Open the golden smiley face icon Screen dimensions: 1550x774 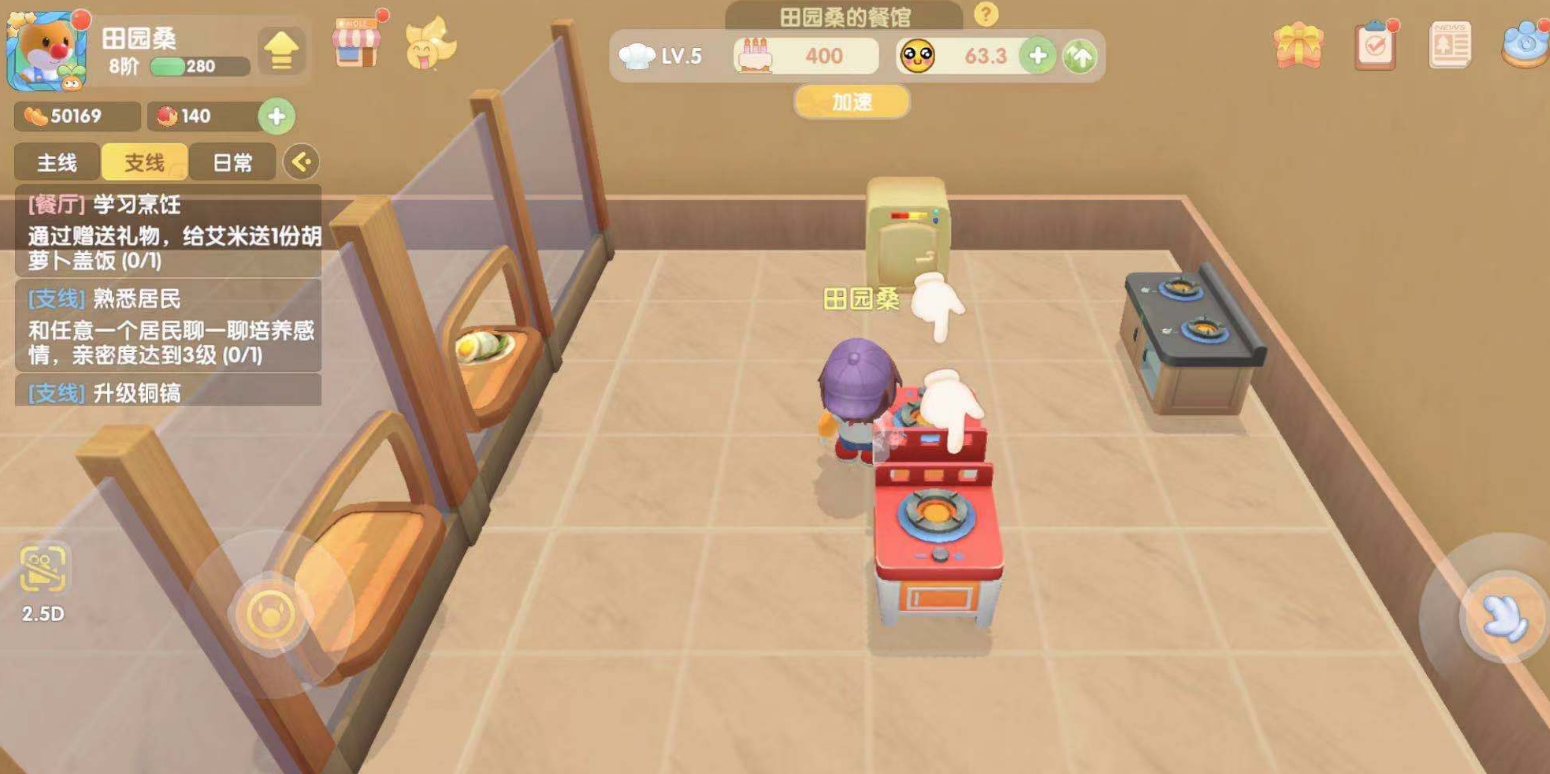430,46
